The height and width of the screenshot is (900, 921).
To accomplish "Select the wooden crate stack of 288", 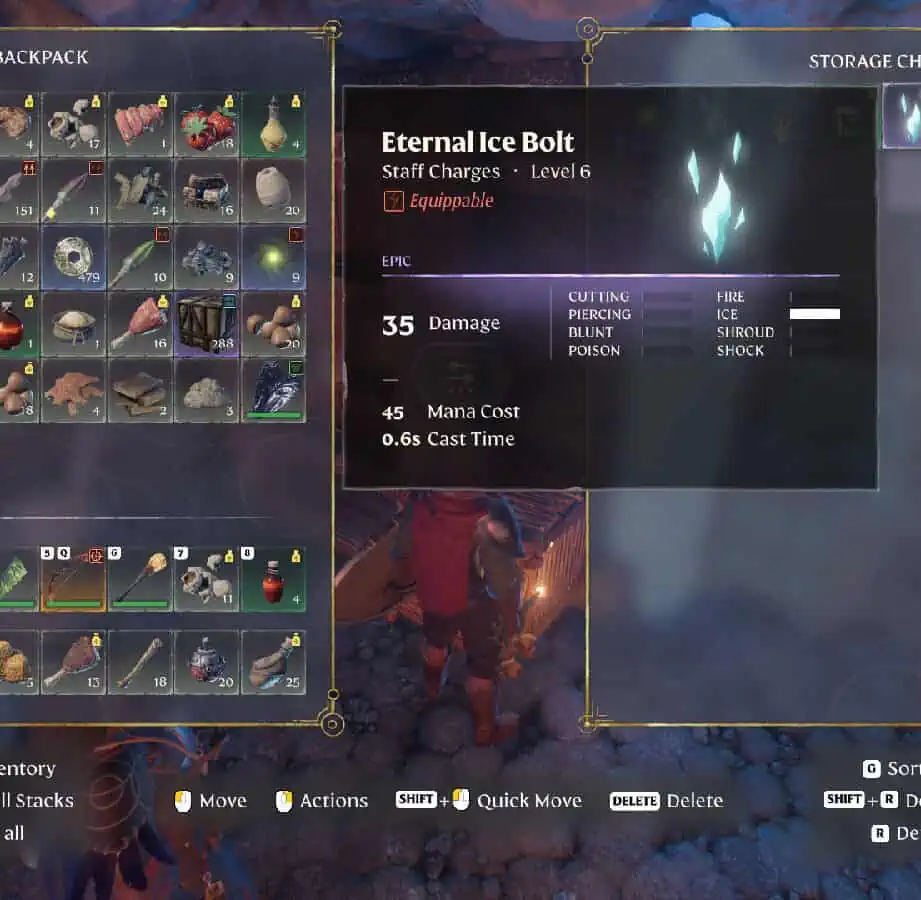I will [x=207, y=323].
